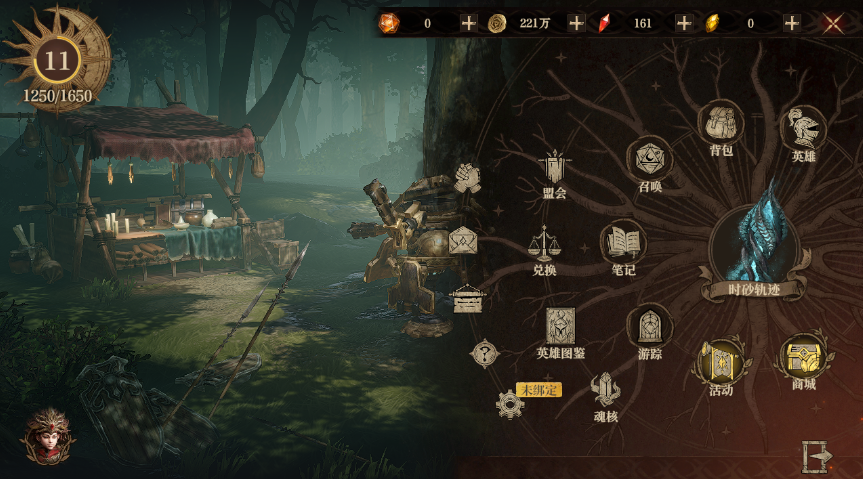The height and width of the screenshot is (479, 863).
Task: Open the 盟会 guild banner menu
Action: coord(554,168)
